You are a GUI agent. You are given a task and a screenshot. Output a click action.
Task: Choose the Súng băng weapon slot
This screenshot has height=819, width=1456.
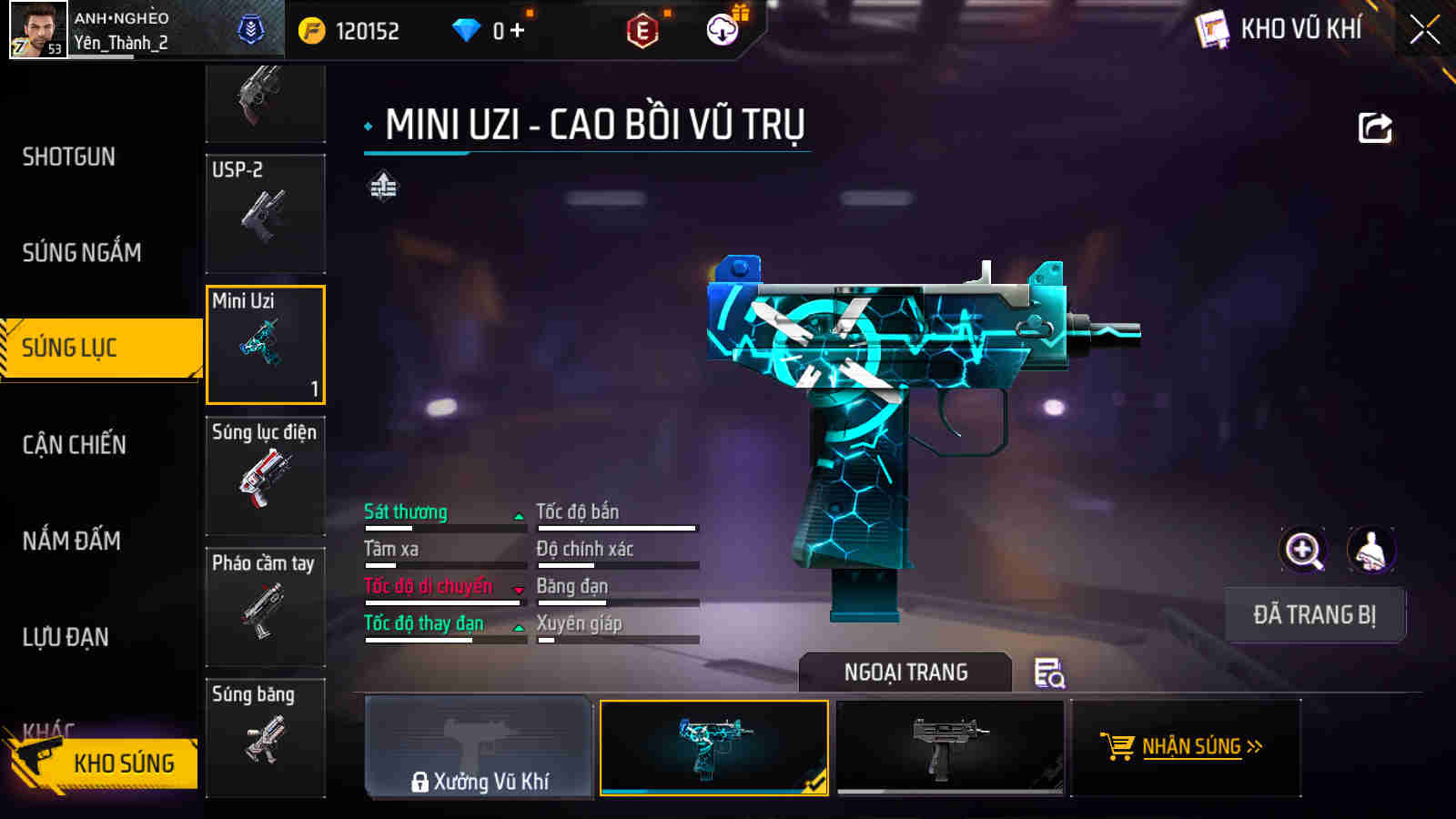266,738
